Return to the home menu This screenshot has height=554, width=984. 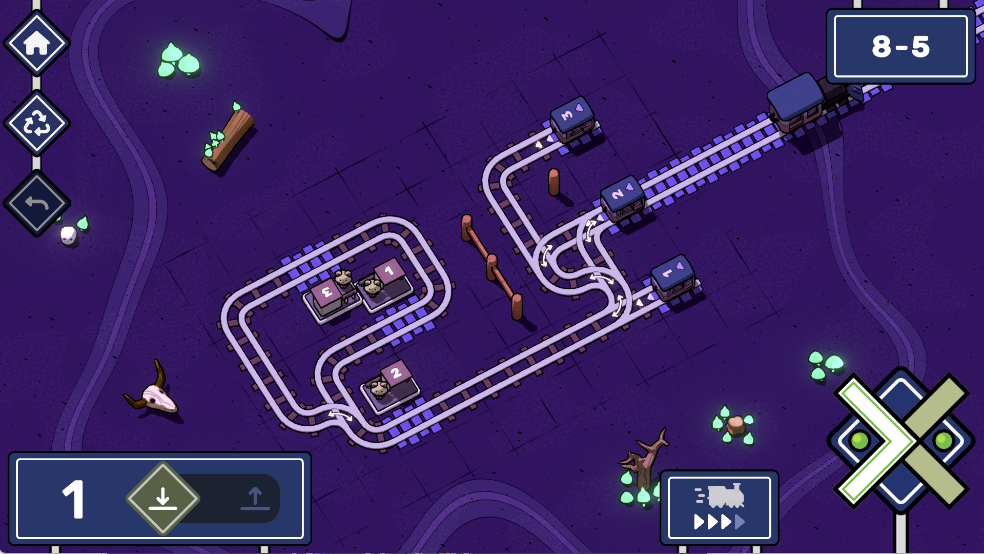point(37,43)
